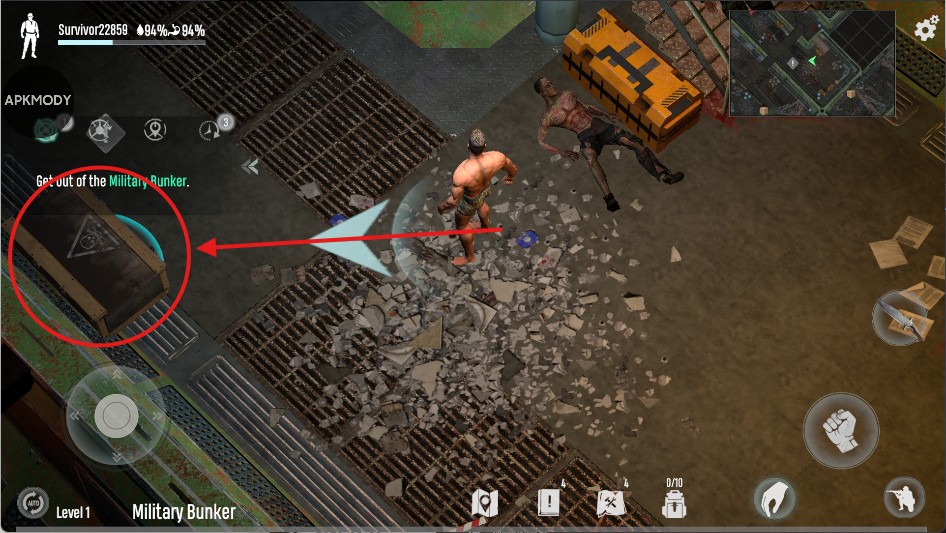Viewport: 946px width, 533px height.
Task: Open the global map icon
Action: click(487, 502)
